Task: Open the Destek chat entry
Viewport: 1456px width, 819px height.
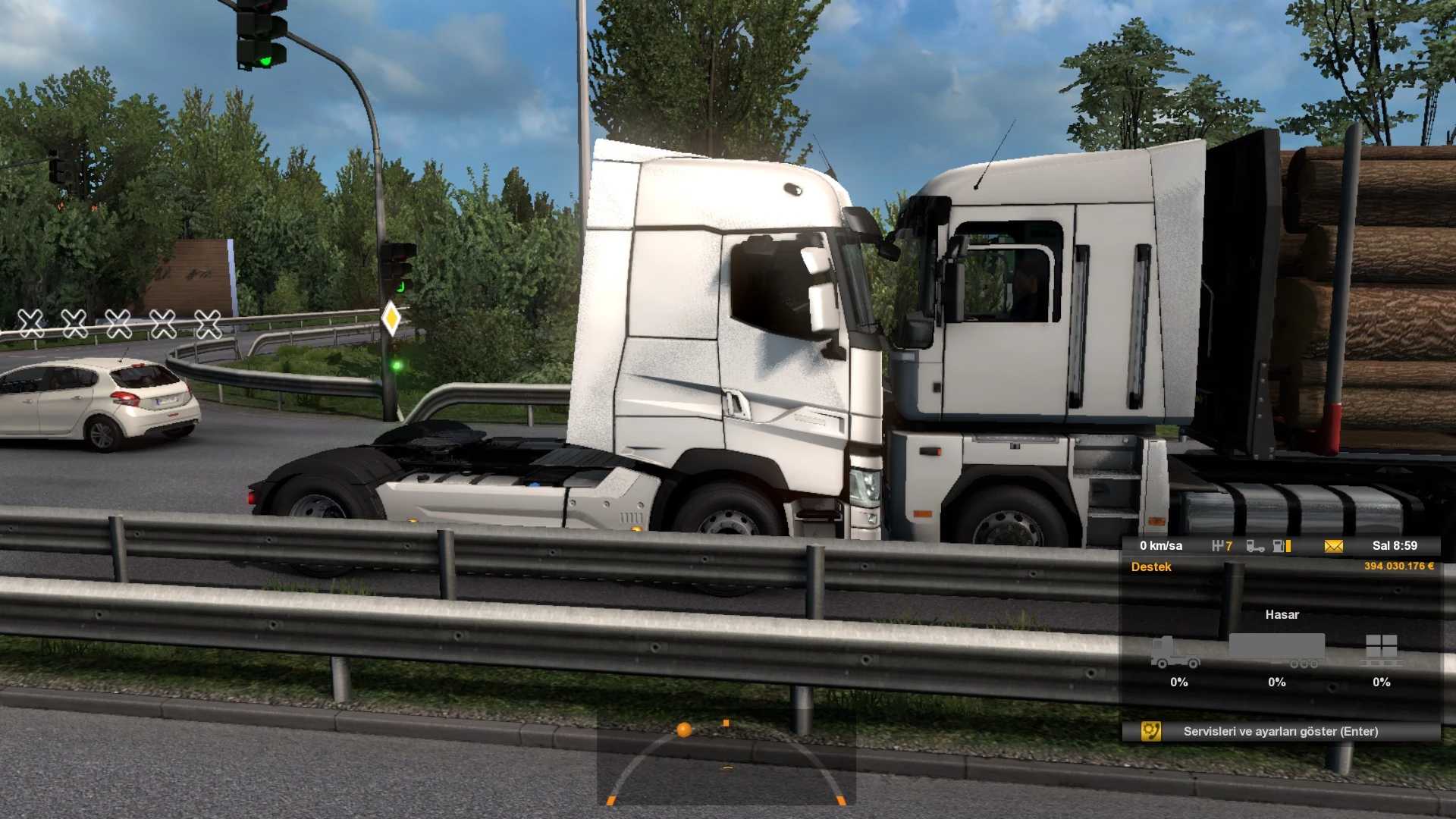Action: (1151, 566)
